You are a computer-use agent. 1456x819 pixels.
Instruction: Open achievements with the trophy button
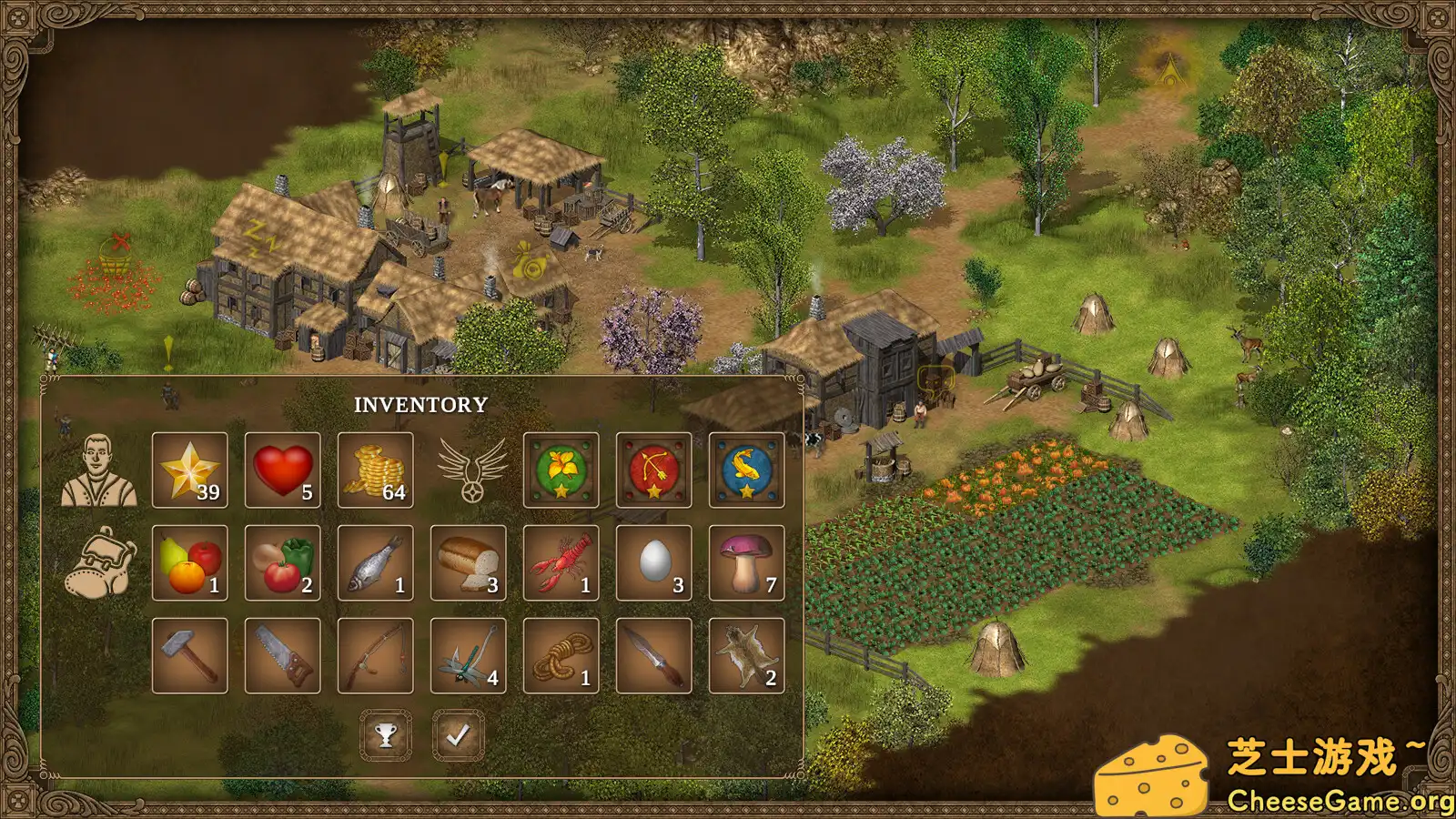(x=386, y=734)
